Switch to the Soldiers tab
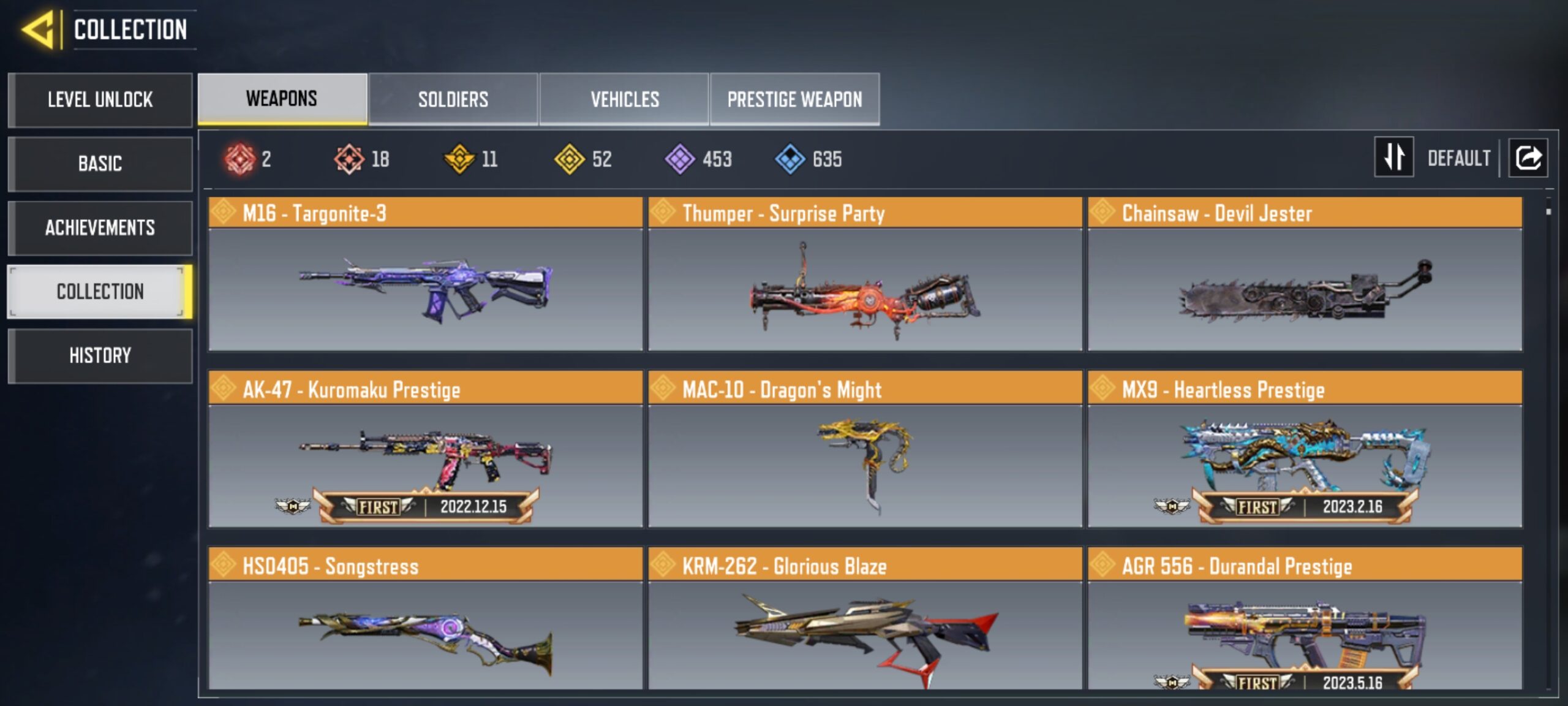Image resolution: width=1568 pixels, height=706 pixels. [x=453, y=99]
